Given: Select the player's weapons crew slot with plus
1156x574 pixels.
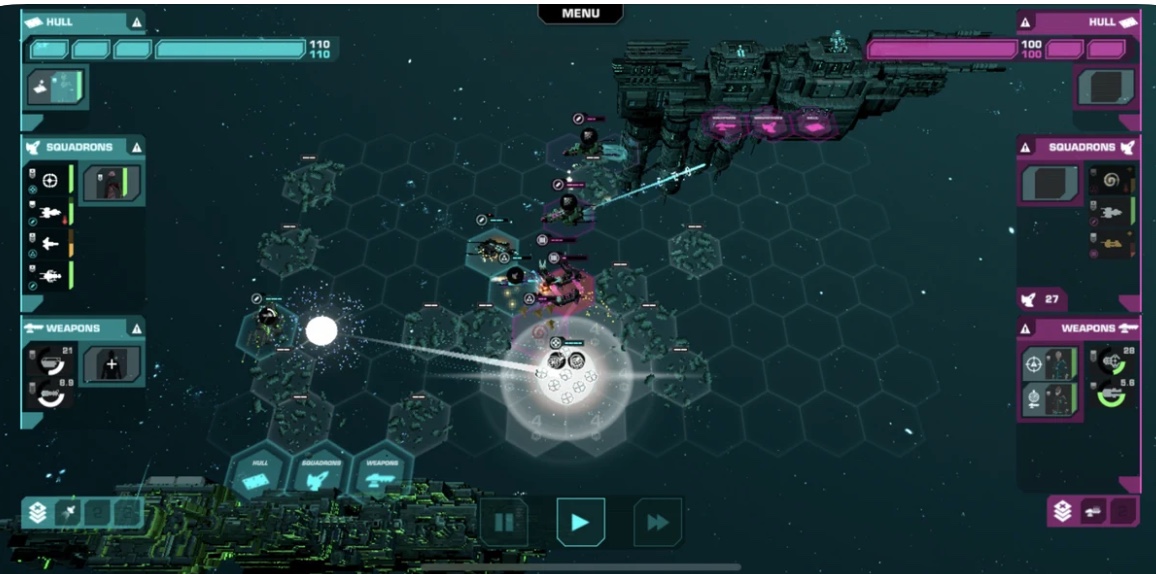Looking at the screenshot, I should click(111, 364).
